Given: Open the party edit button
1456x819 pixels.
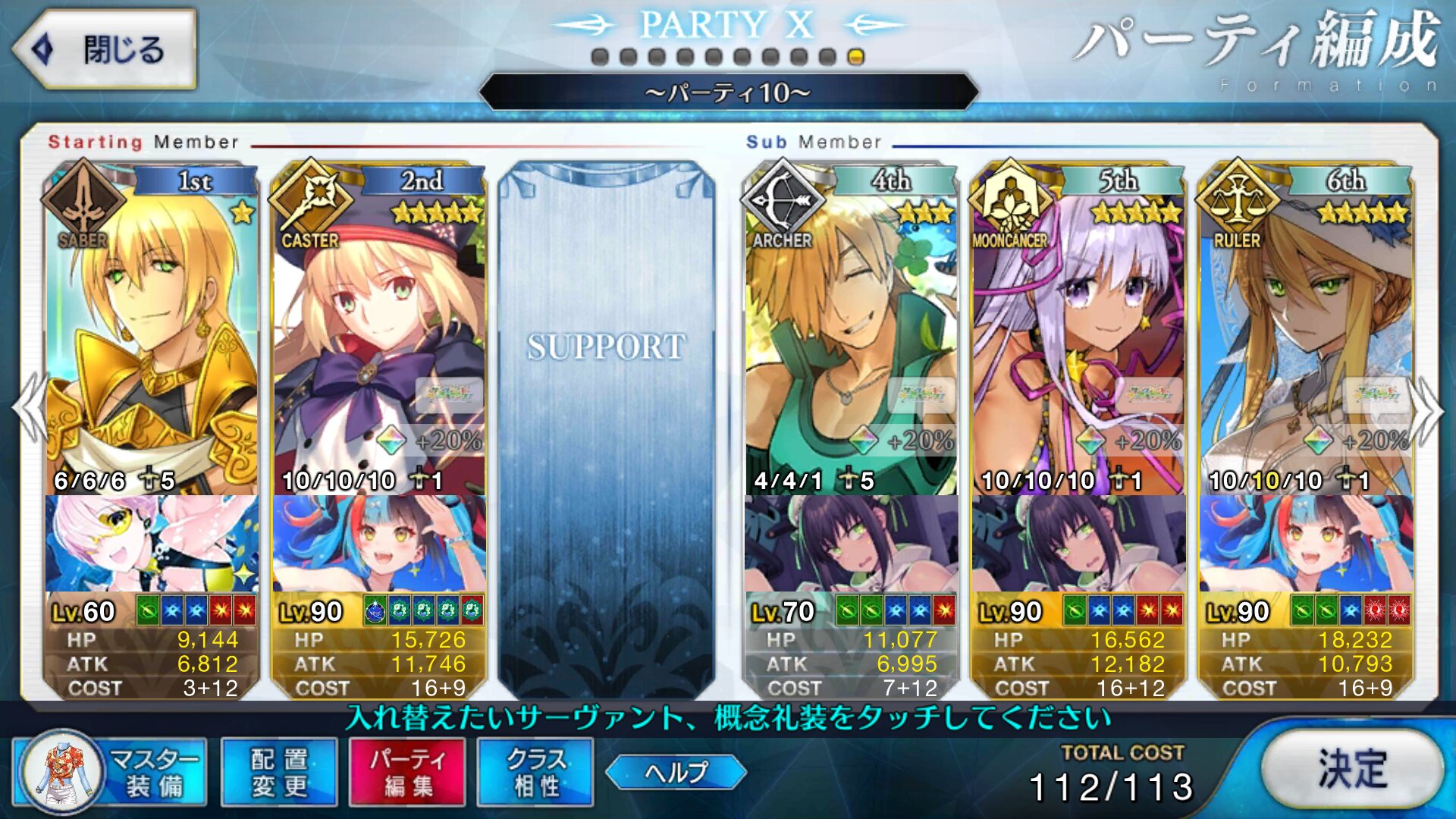Looking at the screenshot, I should coord(407,772).
